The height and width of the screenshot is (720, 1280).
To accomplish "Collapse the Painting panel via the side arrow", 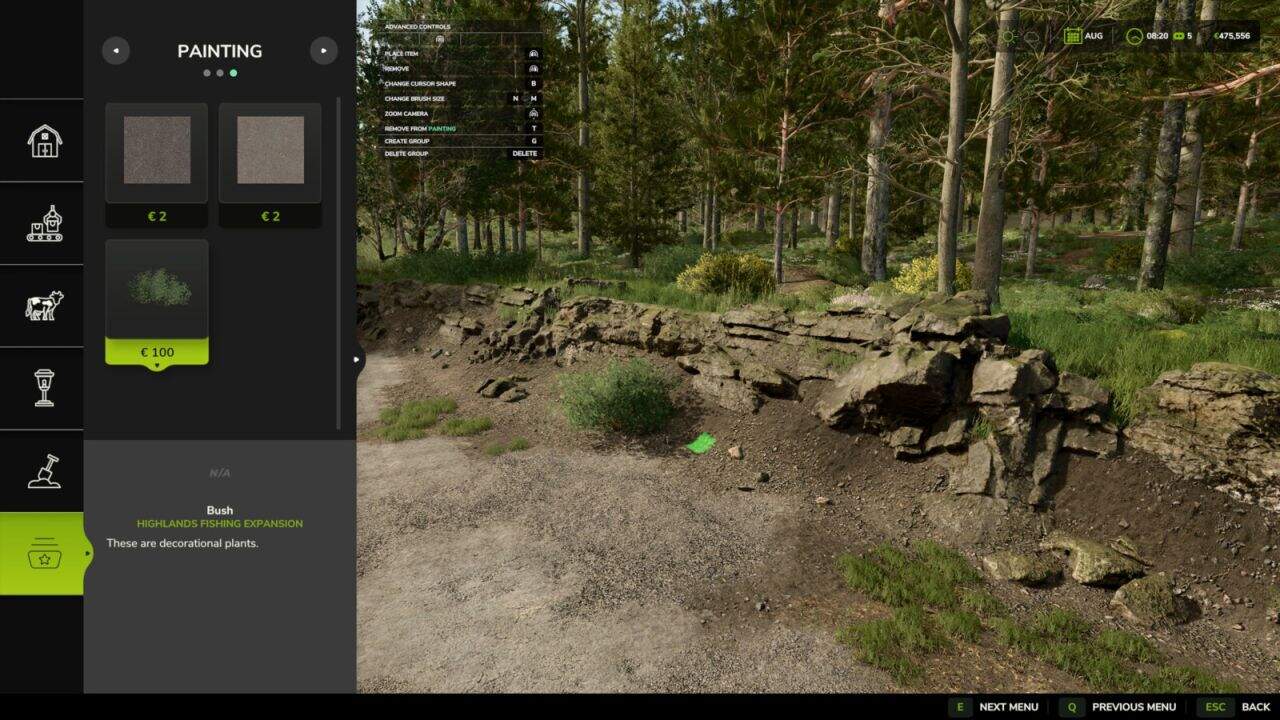I will 356,358.
